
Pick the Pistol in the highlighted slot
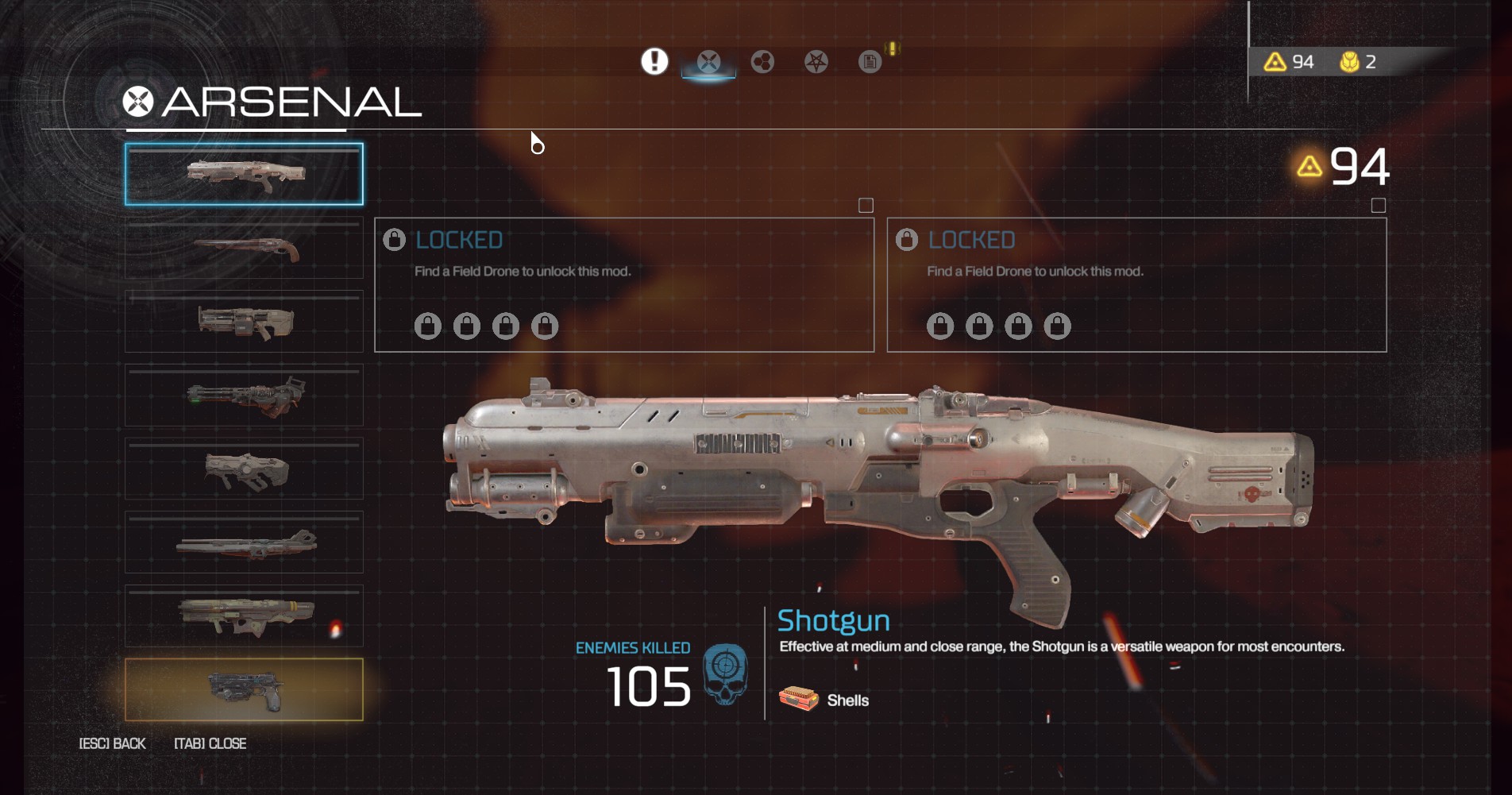[244, 690]
